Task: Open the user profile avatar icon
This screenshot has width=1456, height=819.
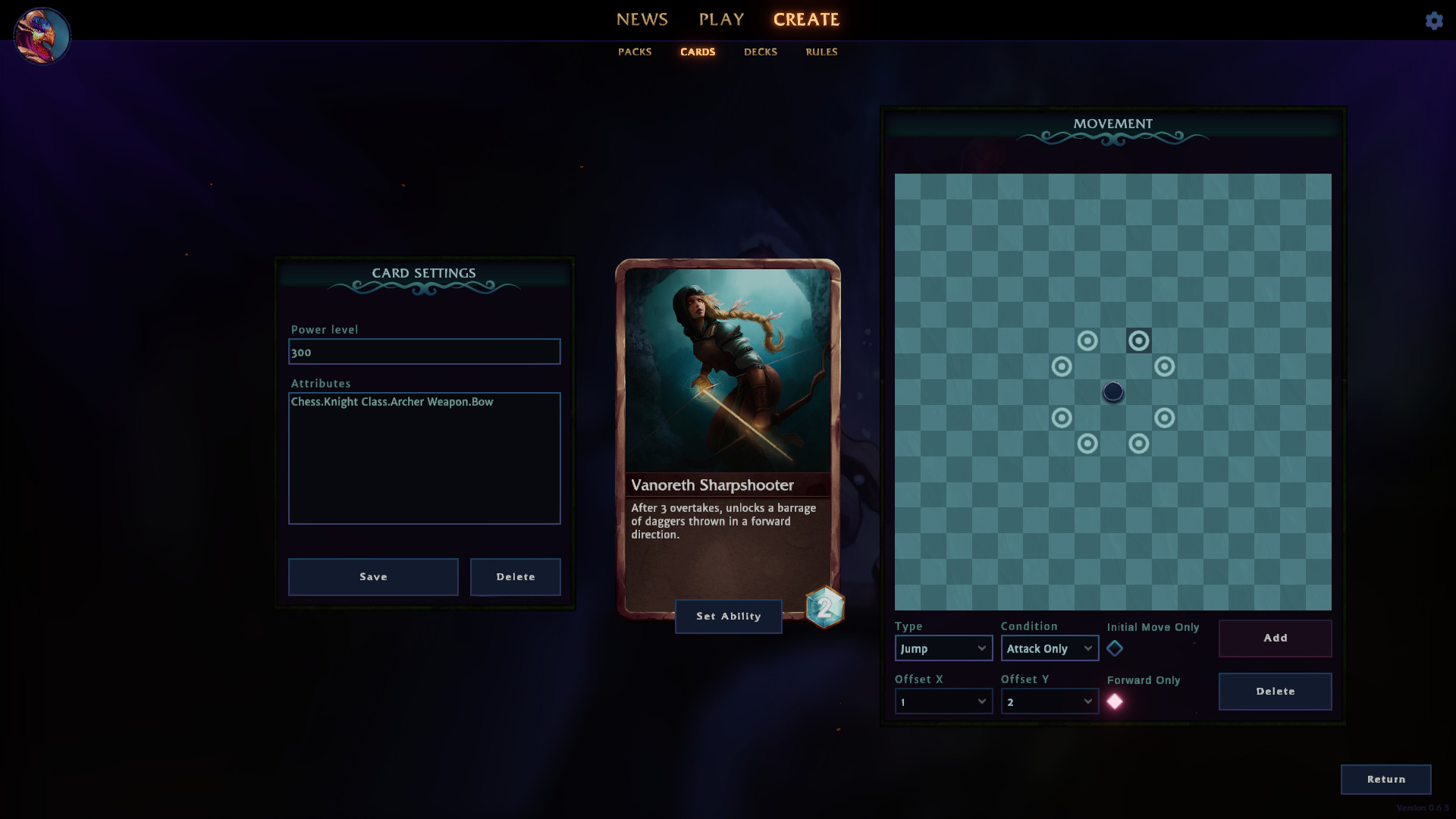Action: pyautogui.click(x=42, y=35)
